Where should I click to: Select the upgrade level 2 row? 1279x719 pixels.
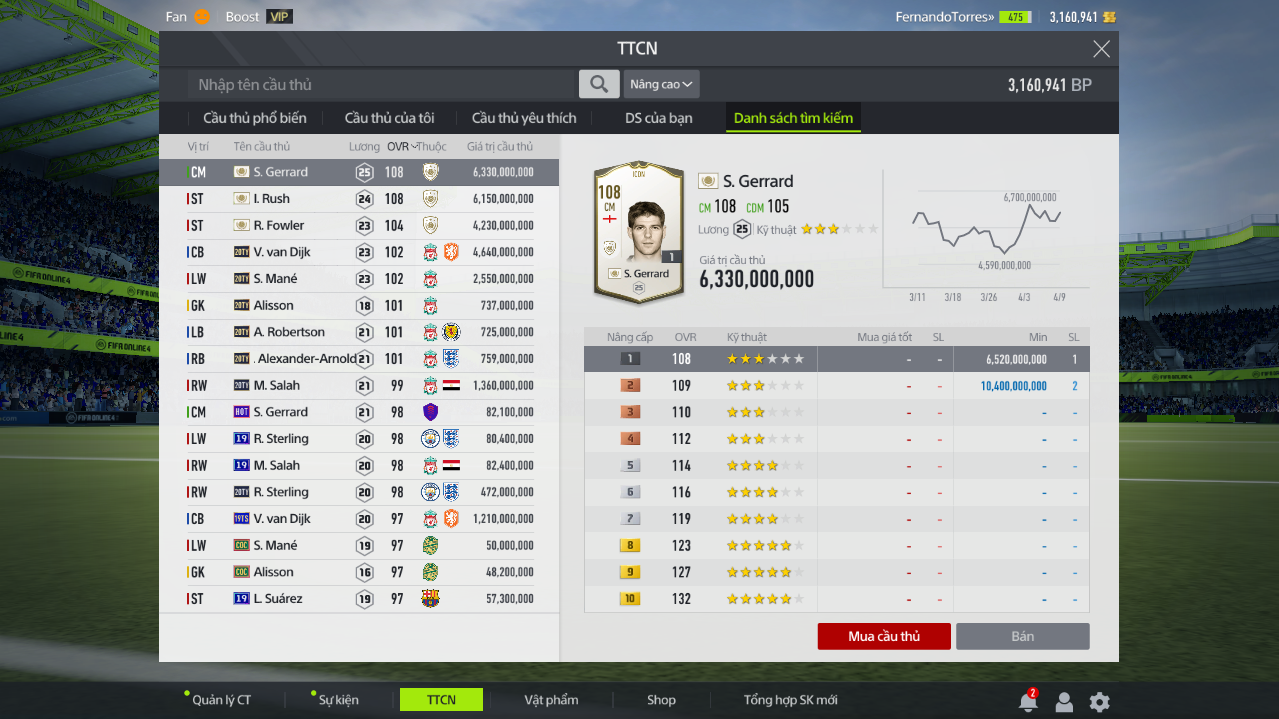[x=836, y=386]
